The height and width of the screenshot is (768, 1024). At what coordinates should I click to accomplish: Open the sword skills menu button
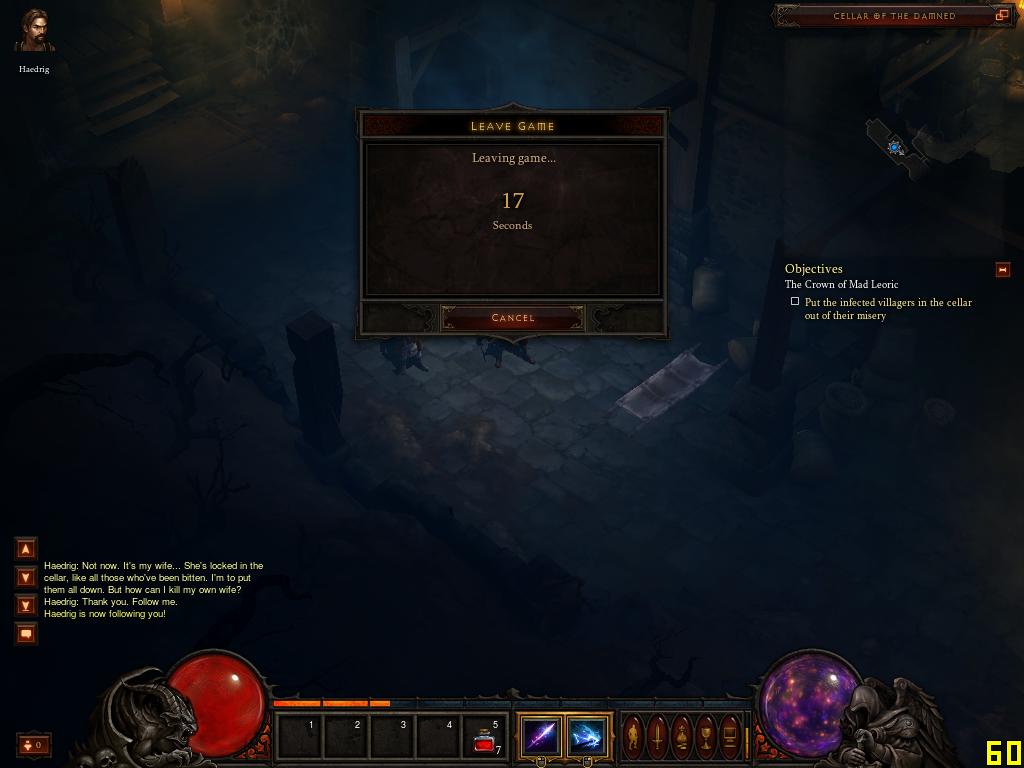point(657,736)
